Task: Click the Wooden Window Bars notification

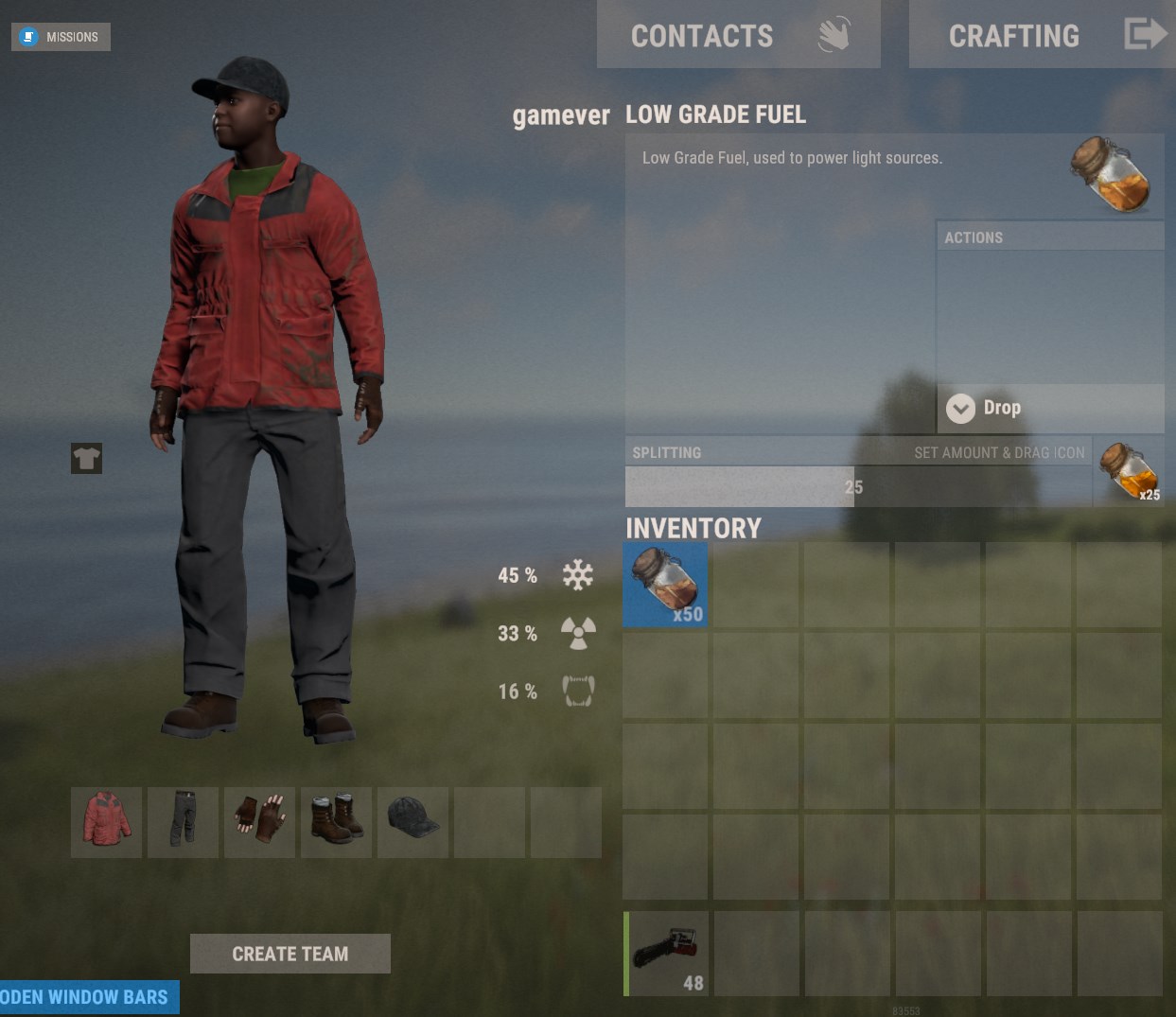Action: point(89,997)
